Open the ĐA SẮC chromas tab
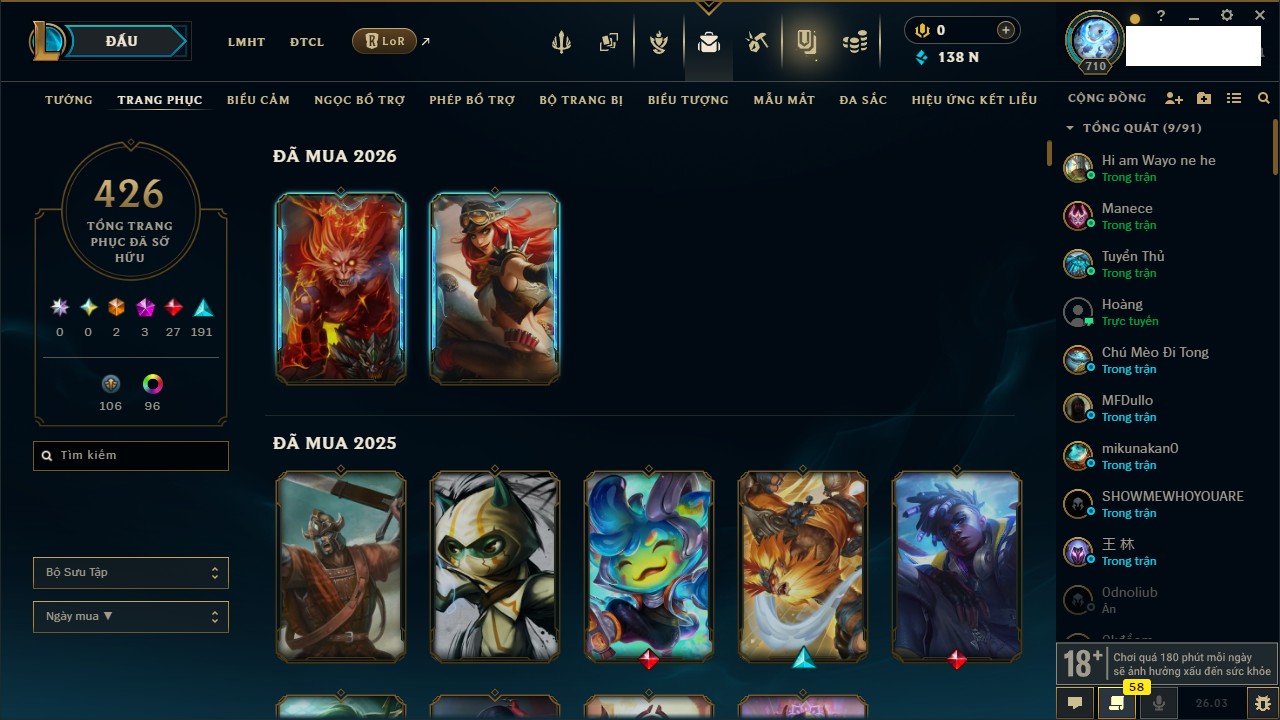This screenshot has height=720, width=1280. point(863,100)
